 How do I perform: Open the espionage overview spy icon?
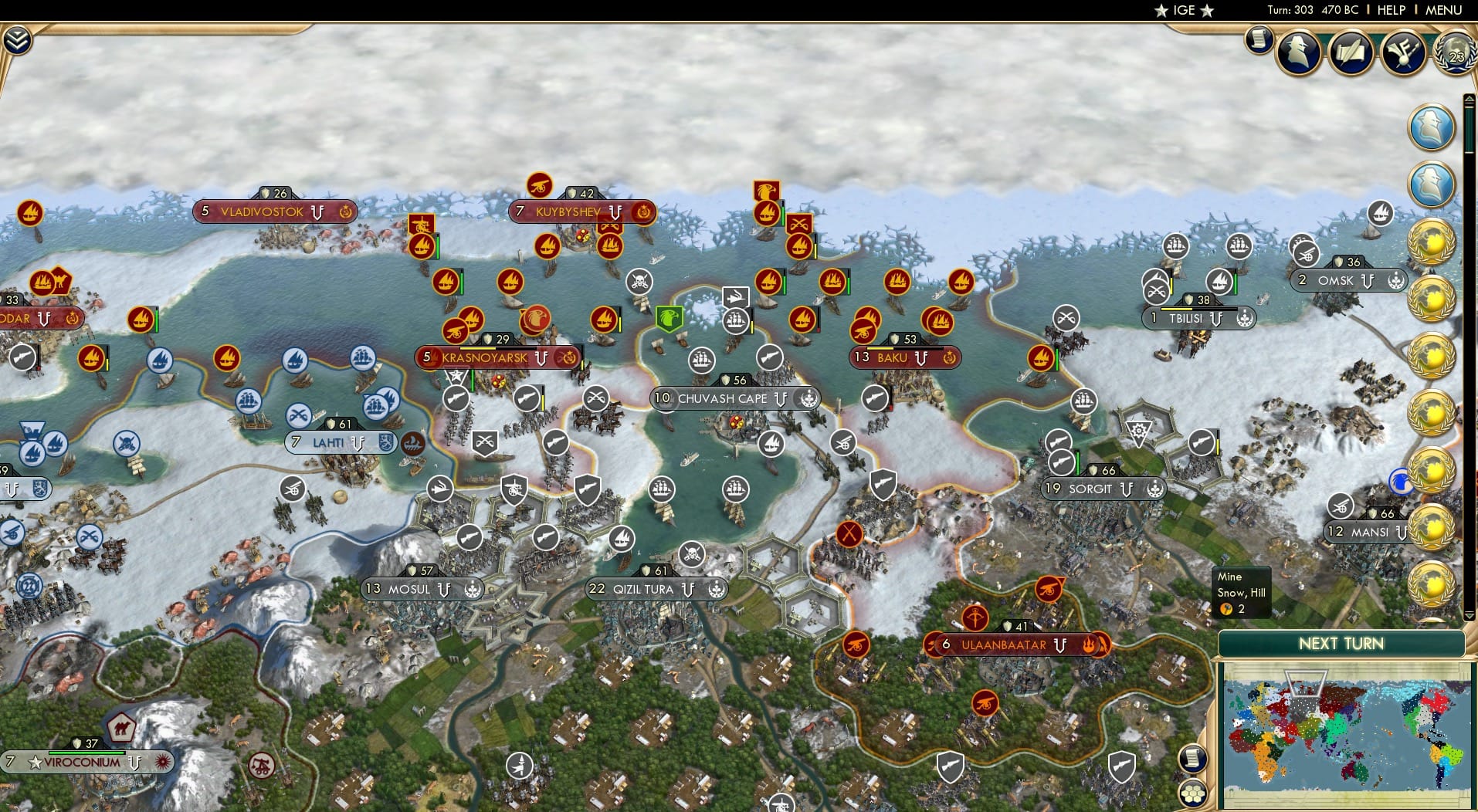(x=1300, y=49)
